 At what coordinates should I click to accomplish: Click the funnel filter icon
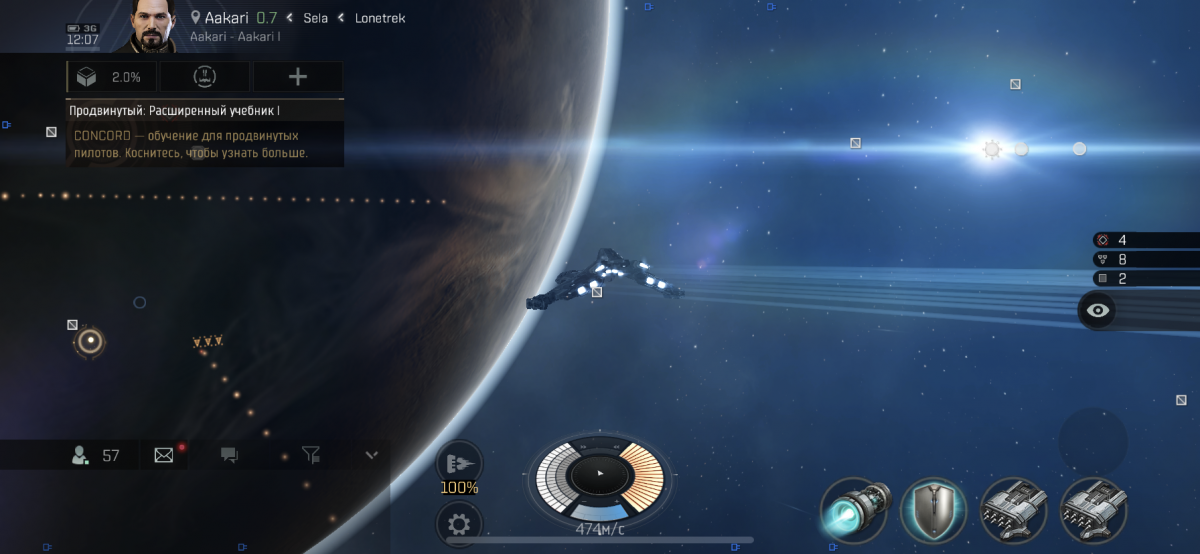[x=311, y=456]
